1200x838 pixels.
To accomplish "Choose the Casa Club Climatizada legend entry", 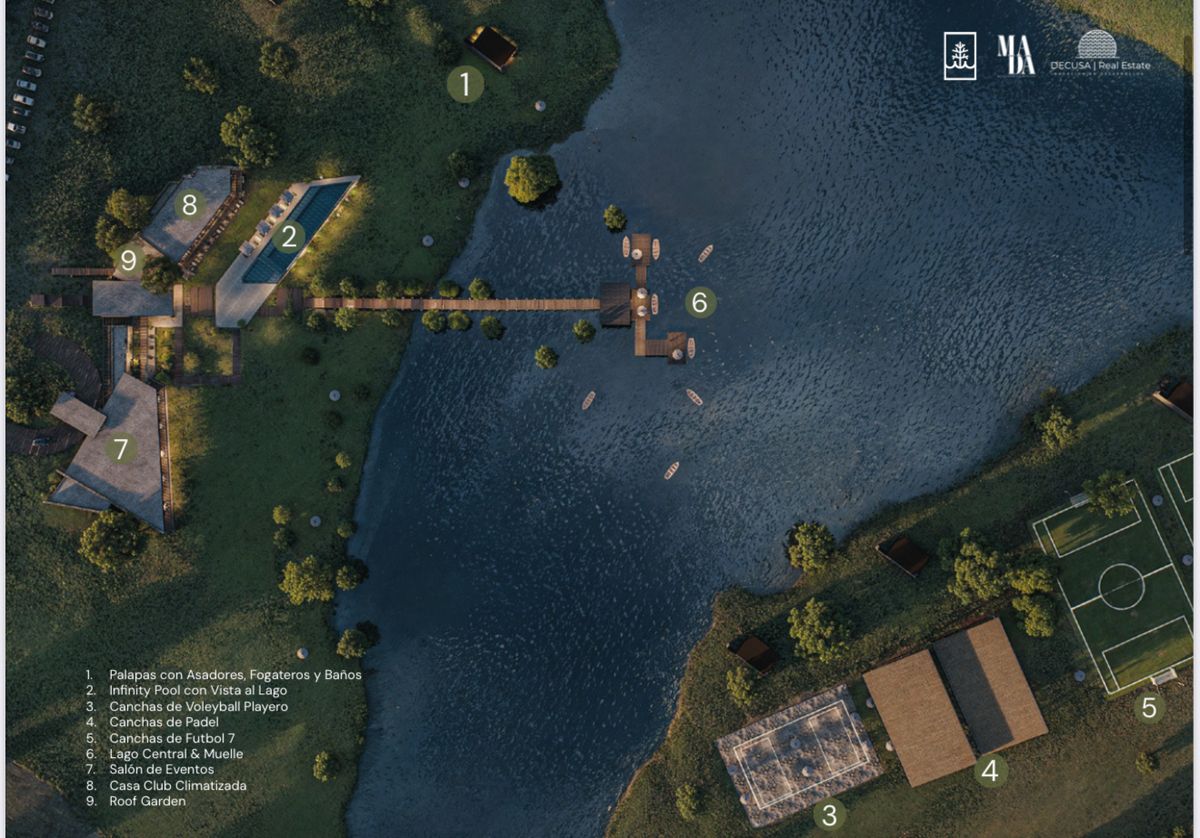I will click(x=178, y=785).
